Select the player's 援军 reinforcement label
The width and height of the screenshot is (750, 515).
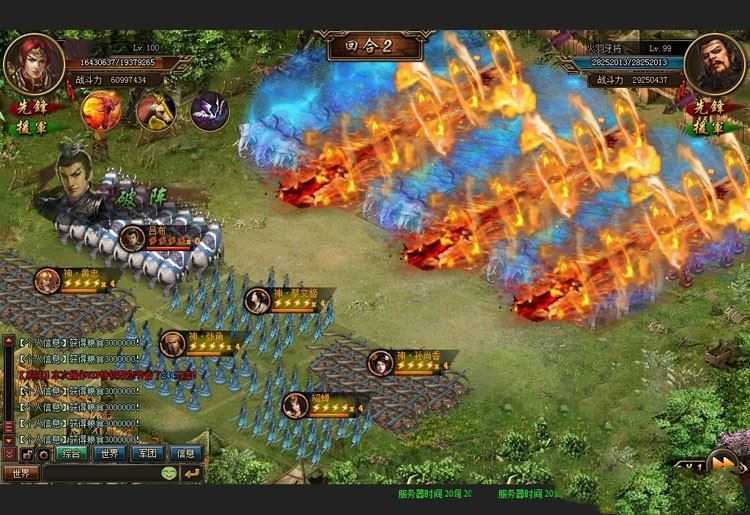pyautogui.click(x=30, y=127)
